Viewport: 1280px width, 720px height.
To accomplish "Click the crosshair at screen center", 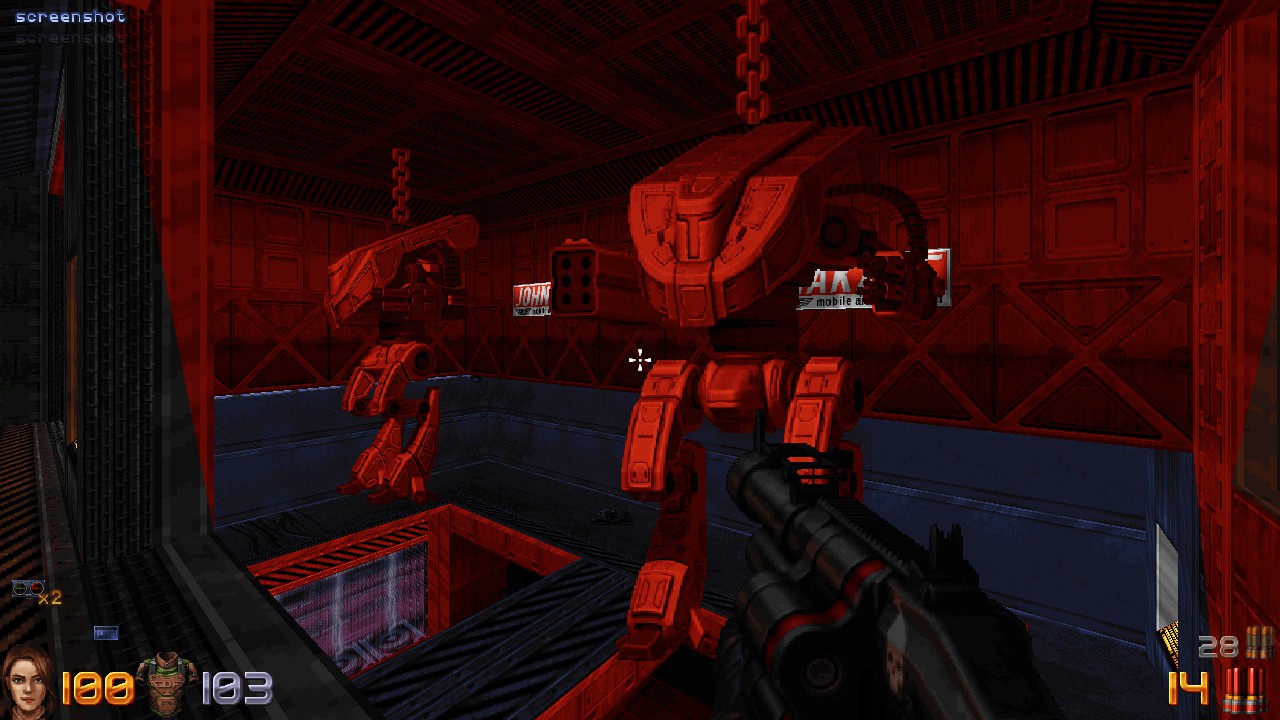I will 638,361.
